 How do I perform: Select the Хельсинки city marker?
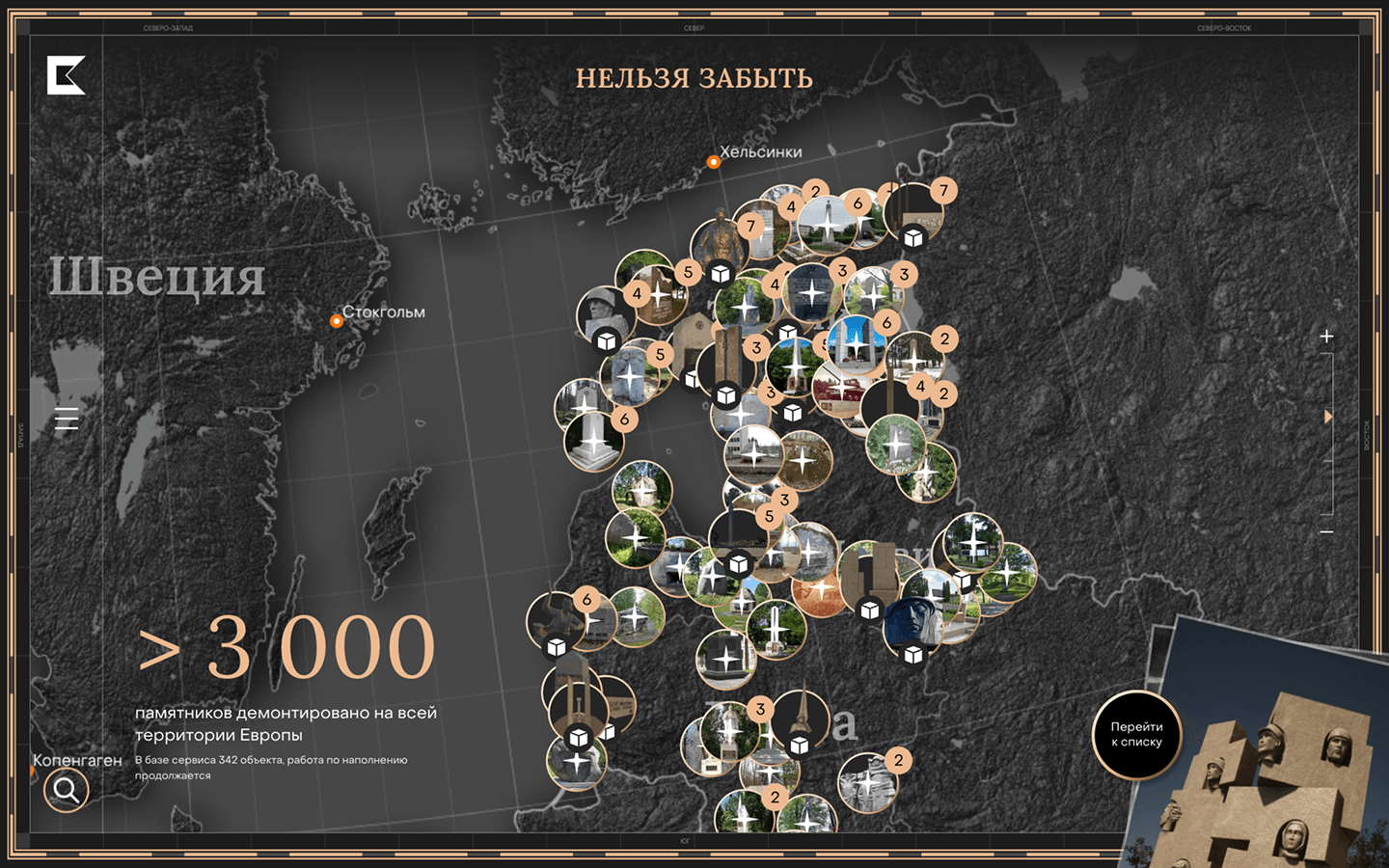(x=714, y=162)
